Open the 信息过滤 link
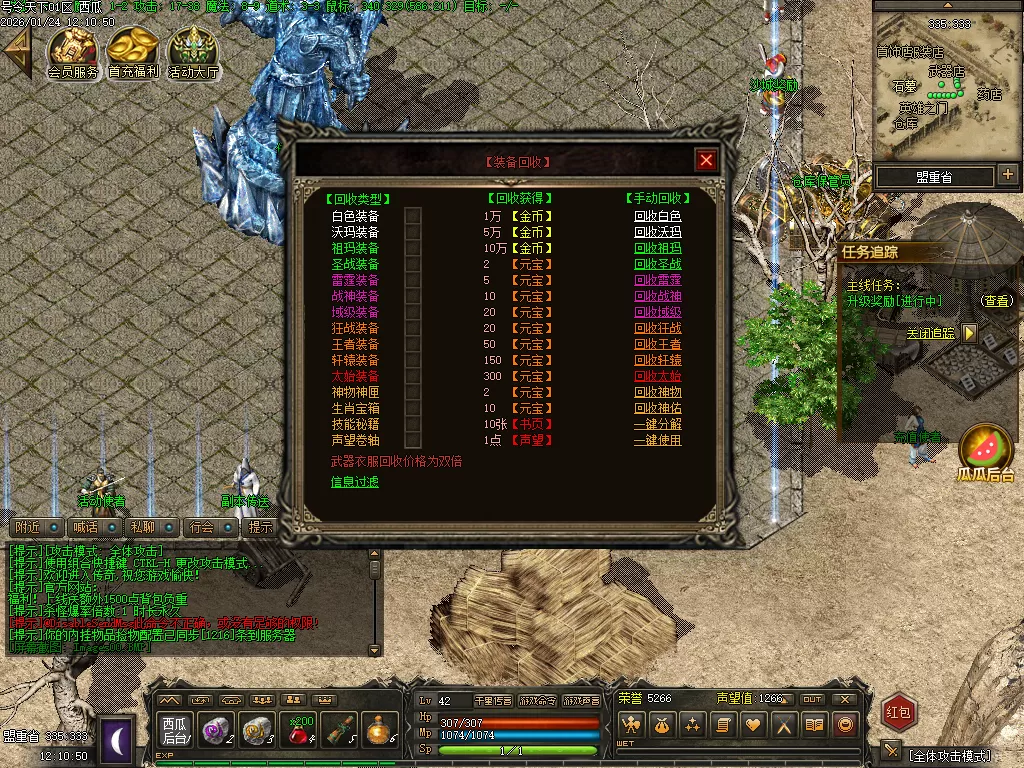 pyautogui.click(x=355, y=482)
